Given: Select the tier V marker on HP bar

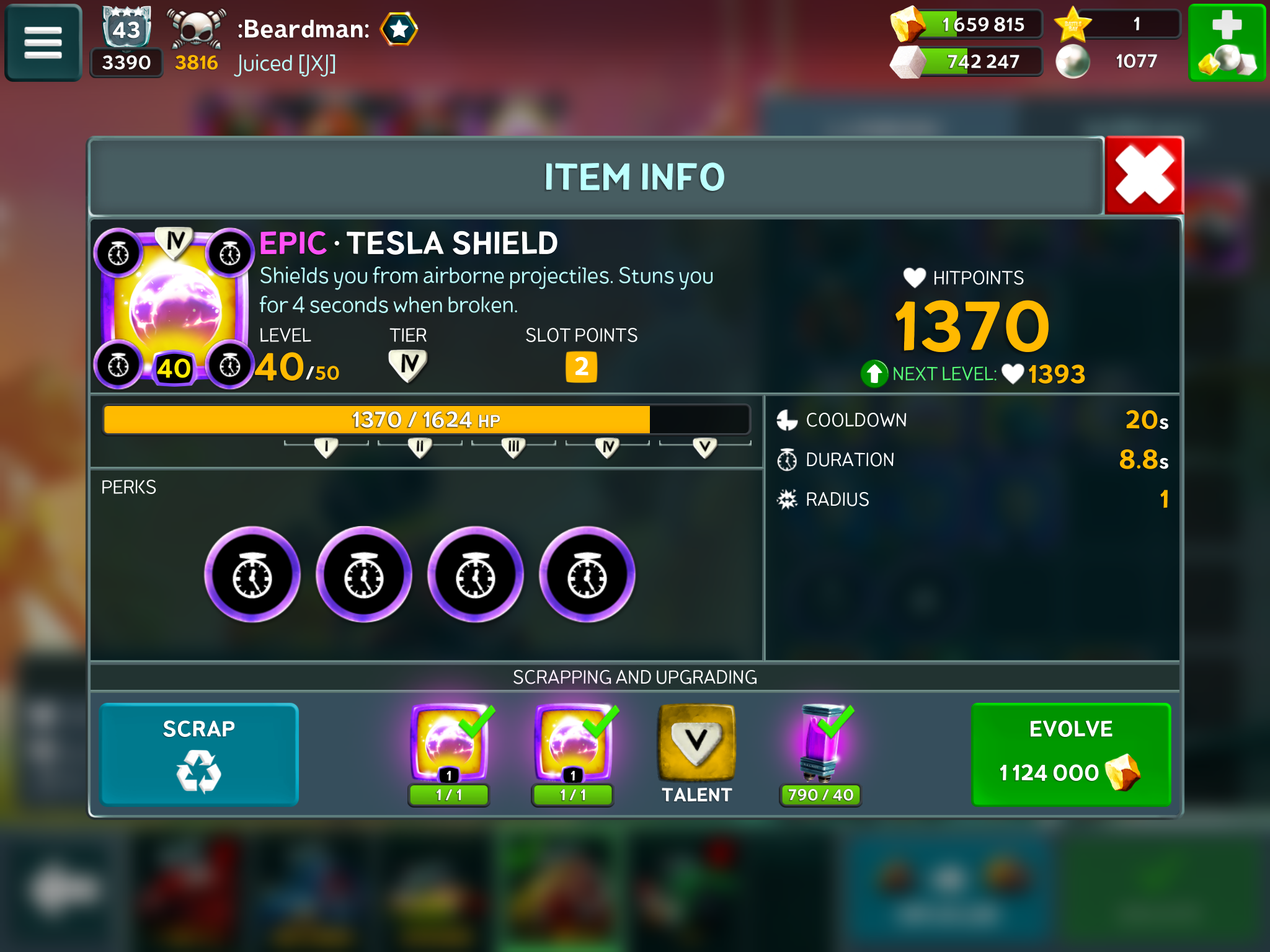Looking at the screenshot, I should (704, 447).
